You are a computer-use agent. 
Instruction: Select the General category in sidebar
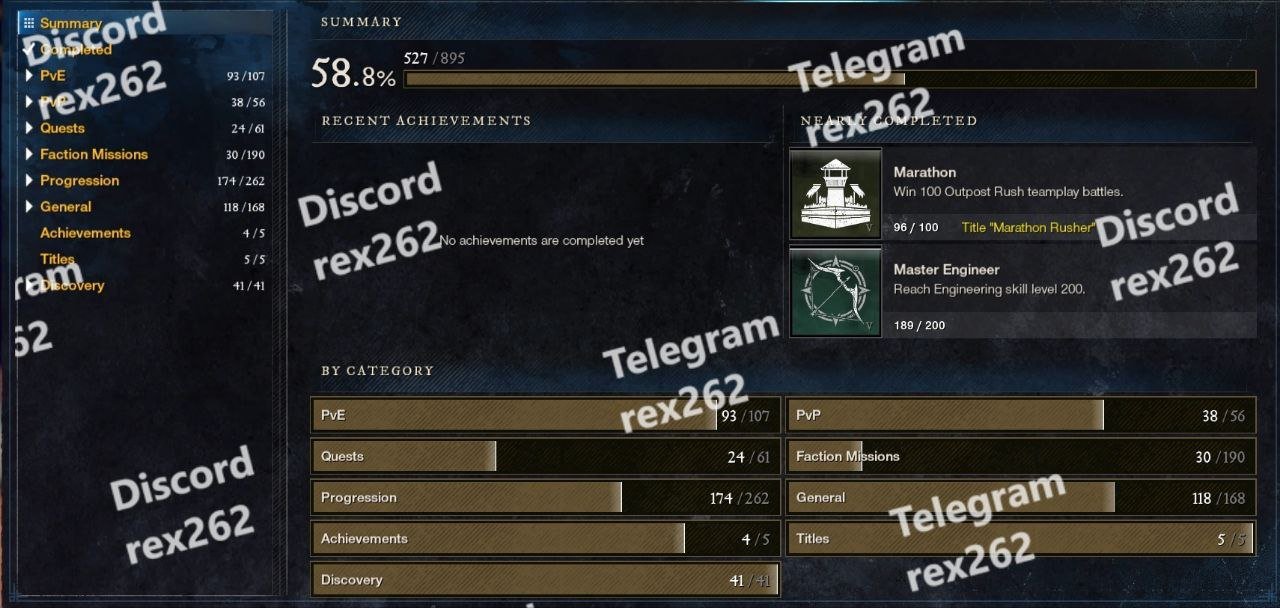click(65, 207)
